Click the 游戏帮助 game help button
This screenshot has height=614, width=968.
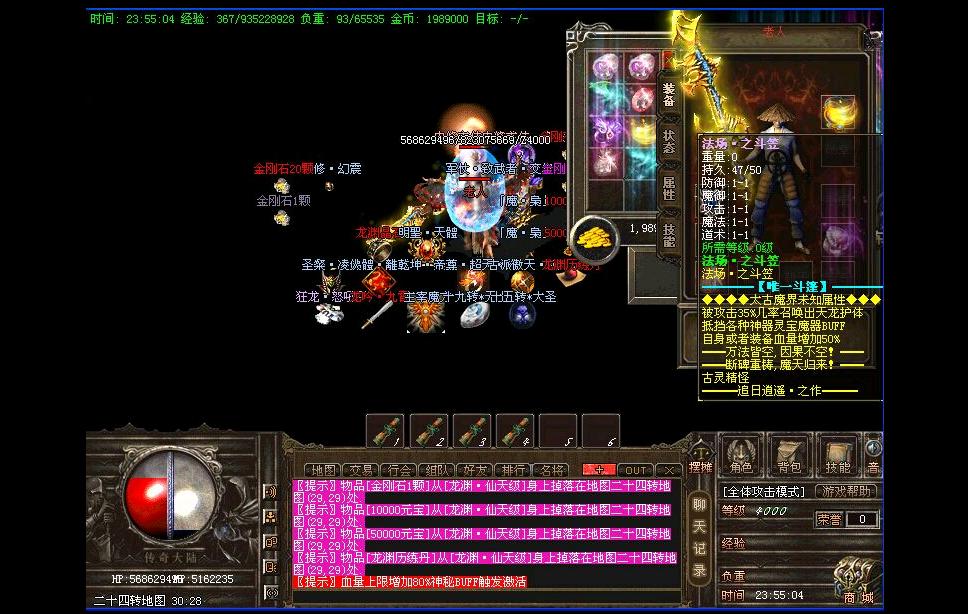tap(848, 491)
